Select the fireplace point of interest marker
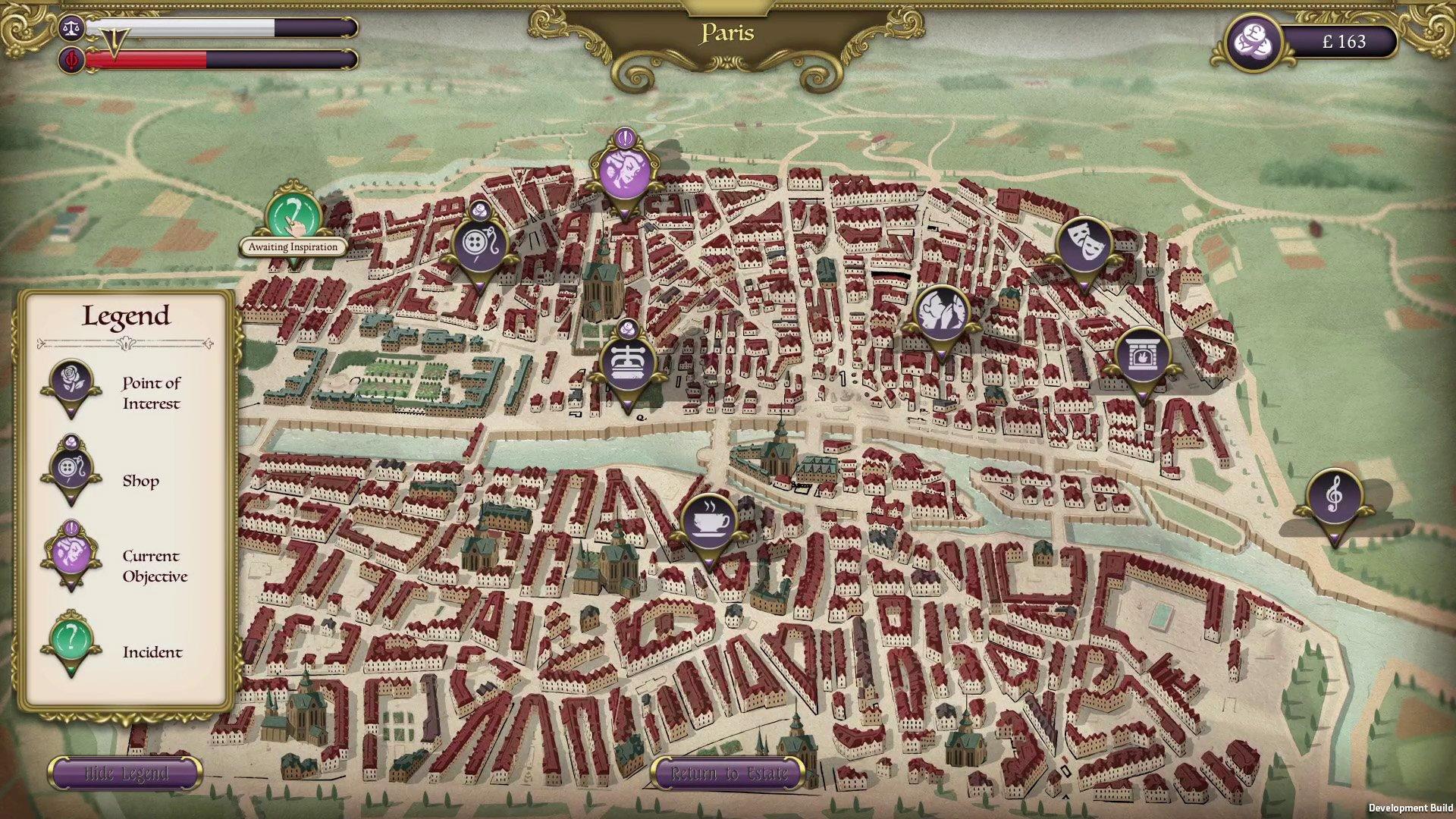This screenshot has height=819, width=1456. point(1143,355)
